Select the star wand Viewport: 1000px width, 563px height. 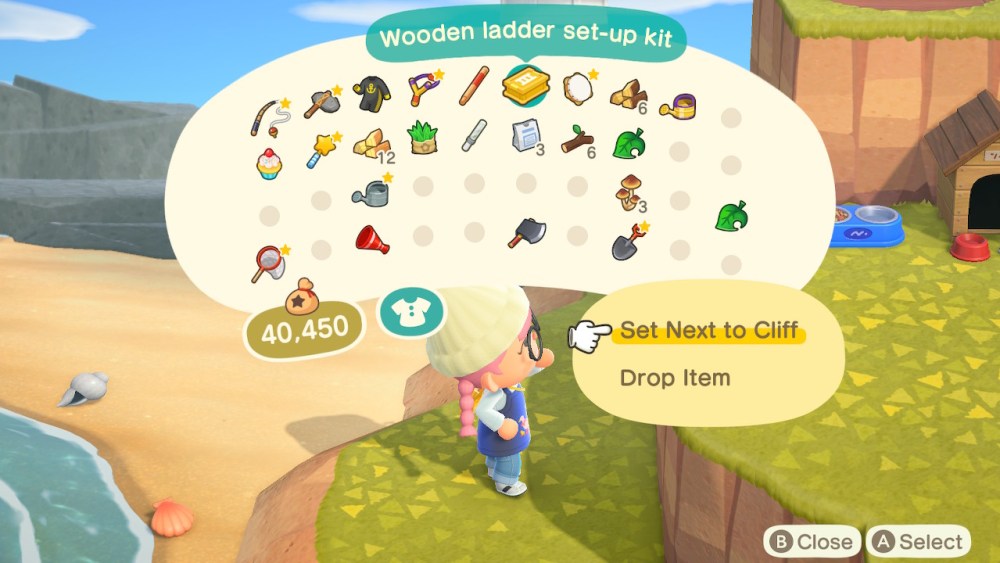click(322, 149)
